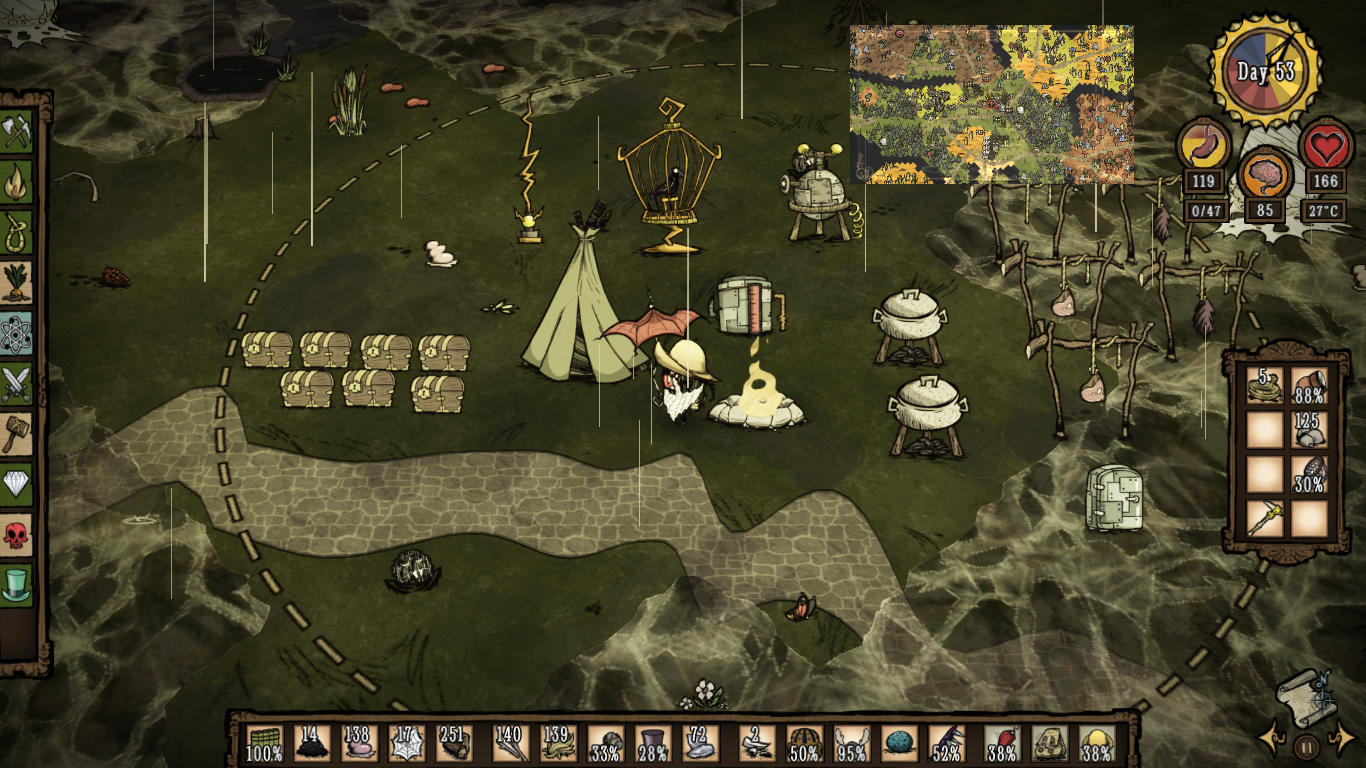Screen dimensions: 1366x768
Task: Open the Tools crafting tab
Action: (x=17, y=132)
